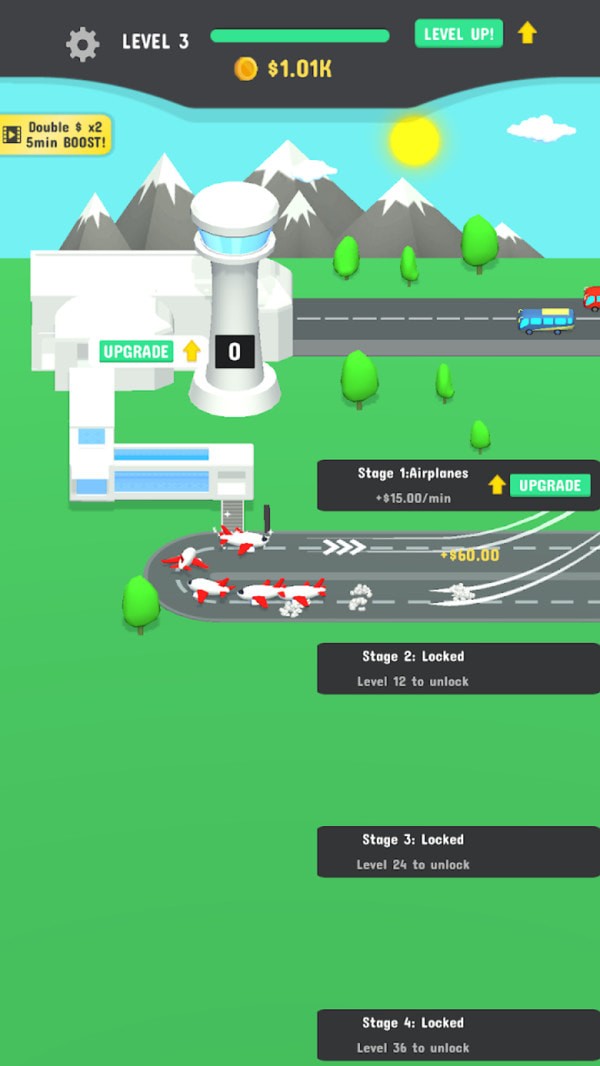This screenshot has width=600, height=1066.
Task: Upgrade the control tower building
Action: click(137, 351)
